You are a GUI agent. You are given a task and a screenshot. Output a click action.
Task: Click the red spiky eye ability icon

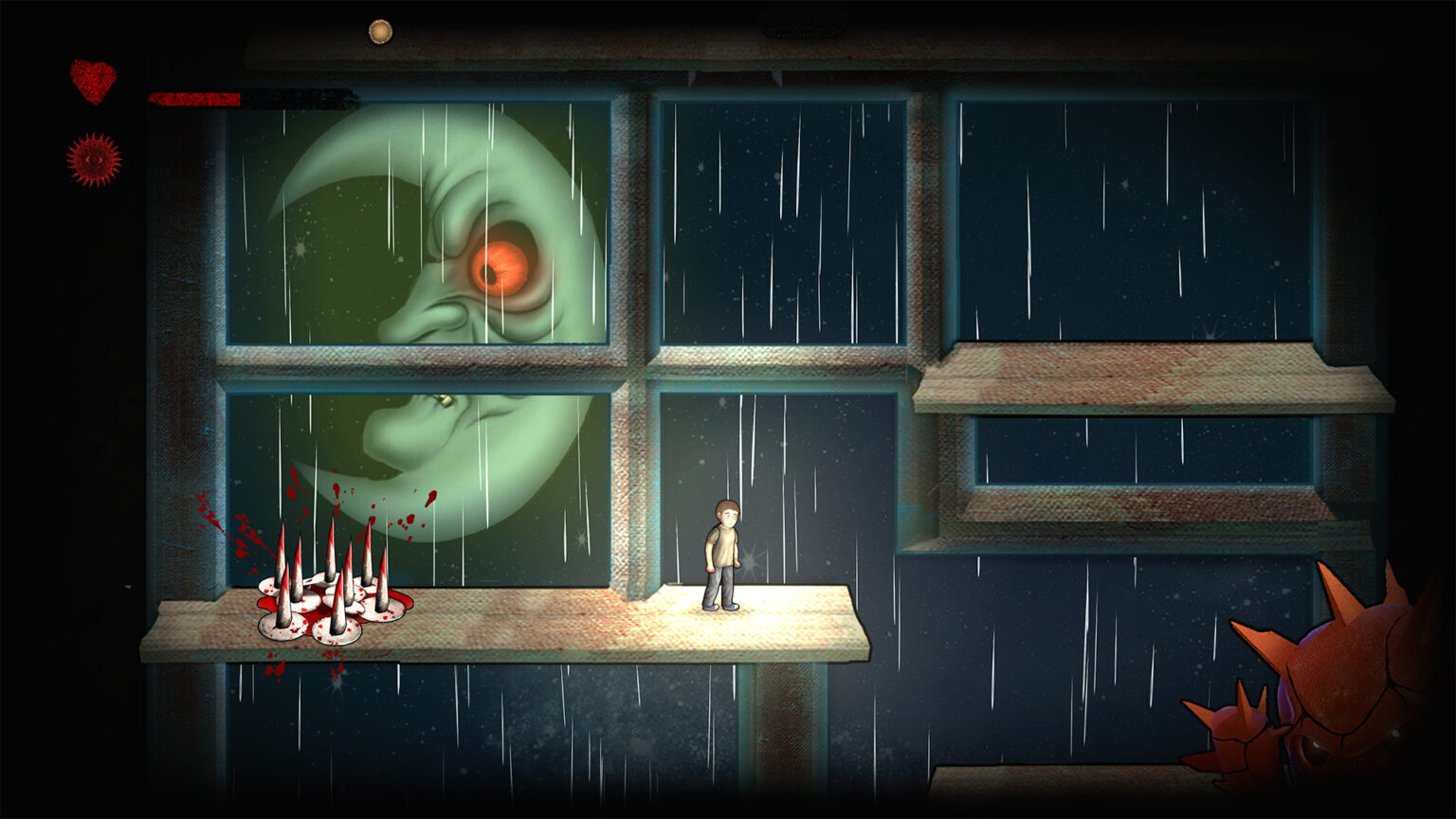94,159
